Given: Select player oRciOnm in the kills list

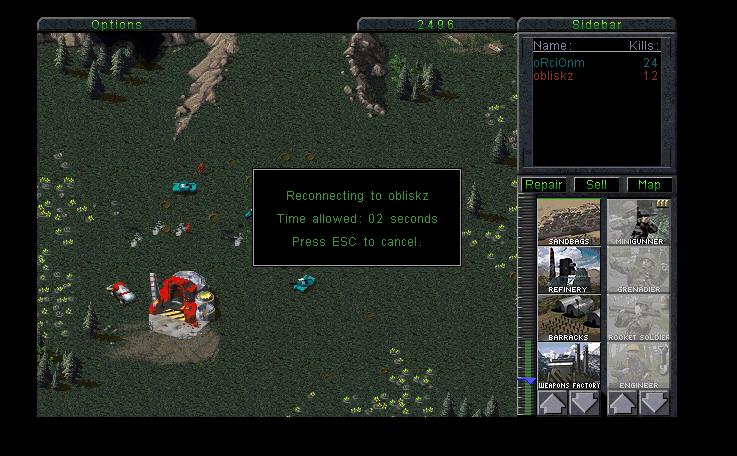Looking at the screenshot, I should tap(559, 62).
